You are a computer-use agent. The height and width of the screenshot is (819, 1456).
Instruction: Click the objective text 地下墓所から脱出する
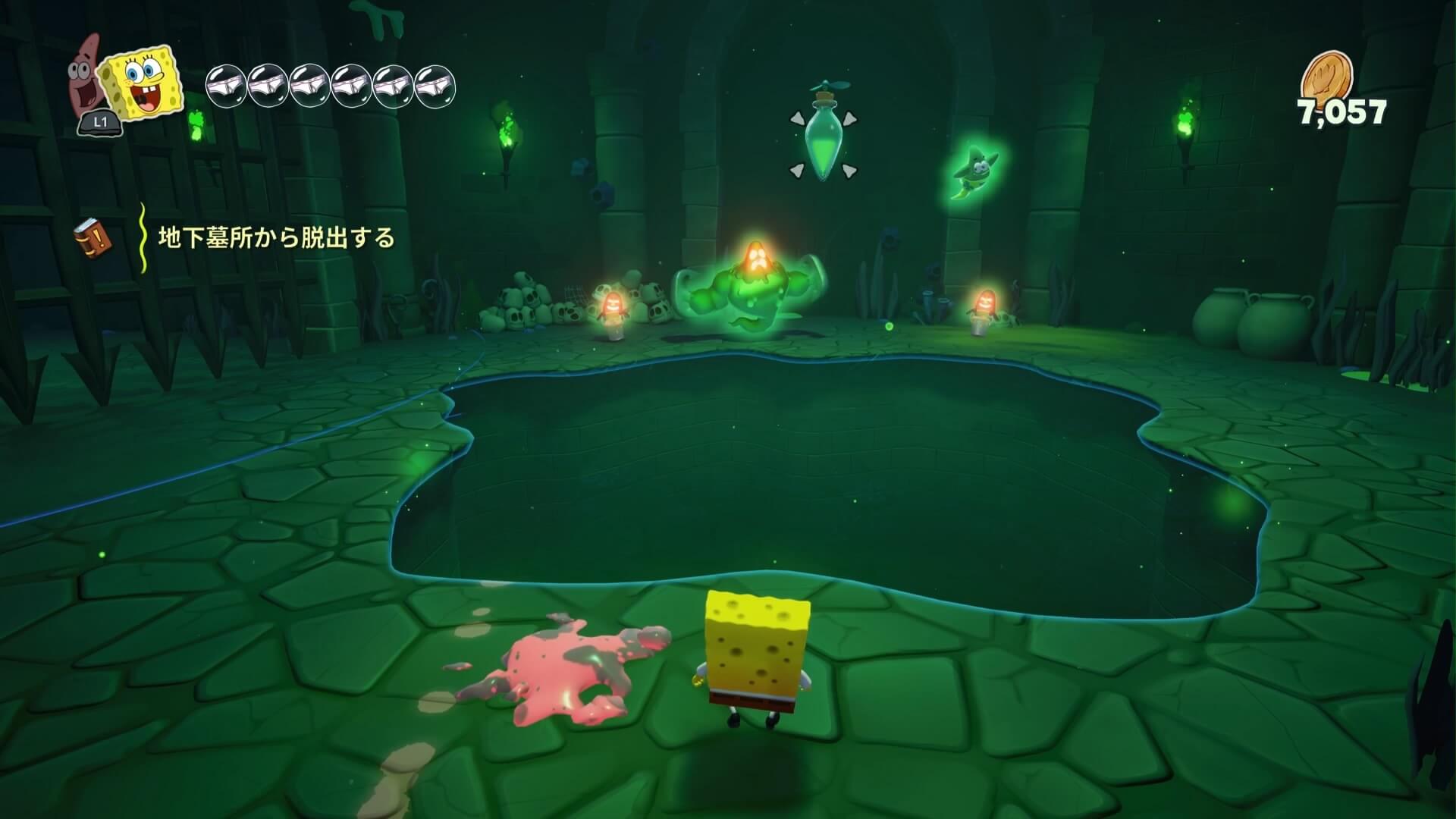pyautogui.click(x=277, y=238)
